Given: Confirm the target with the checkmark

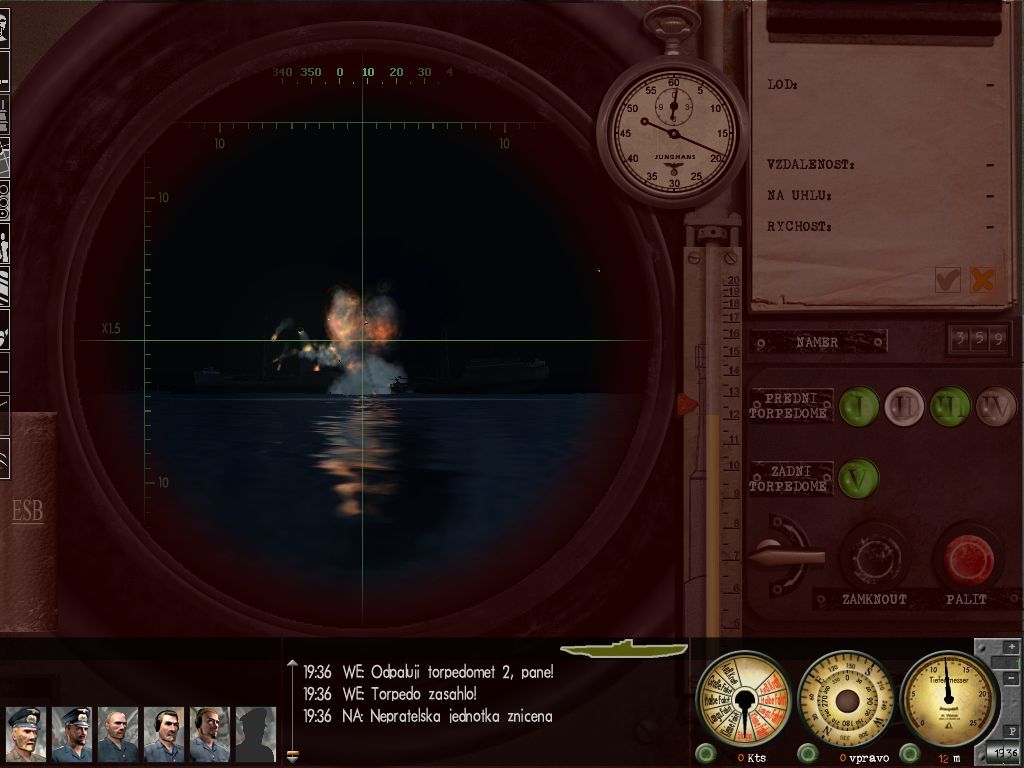Looking at the screenshot, I should 947,280.
